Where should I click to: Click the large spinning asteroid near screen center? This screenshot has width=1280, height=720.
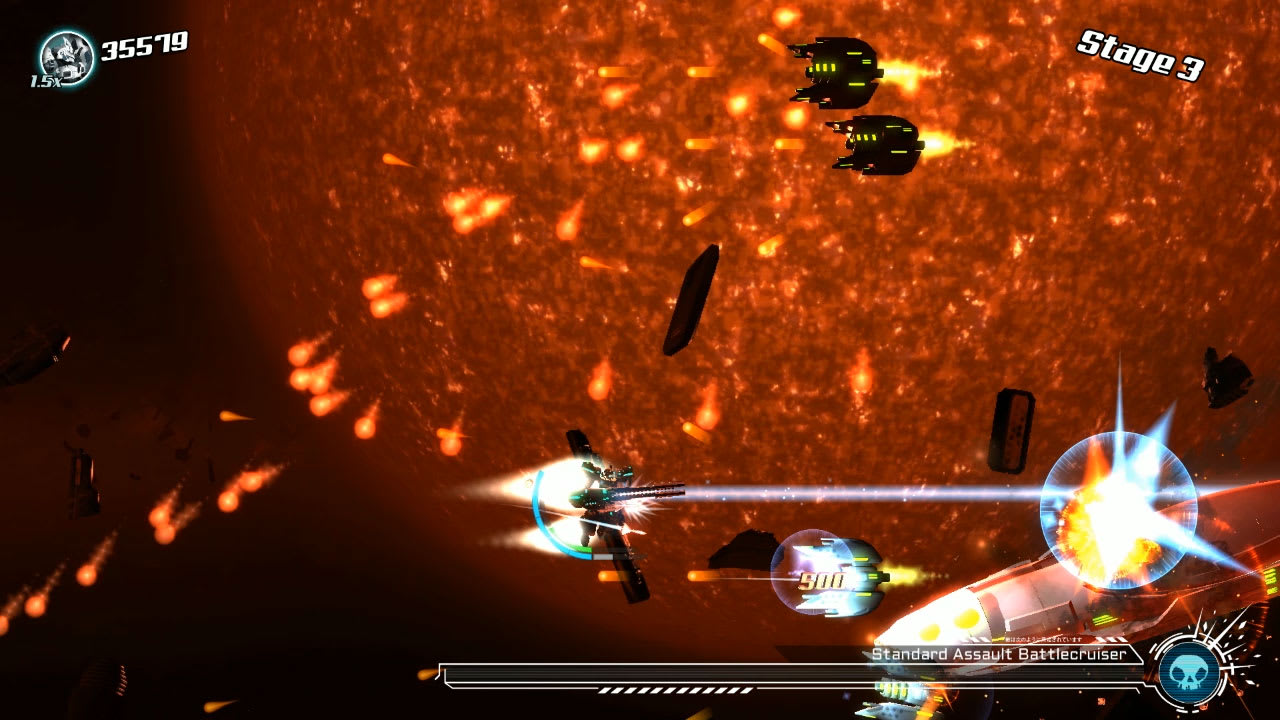click(690, 300)
